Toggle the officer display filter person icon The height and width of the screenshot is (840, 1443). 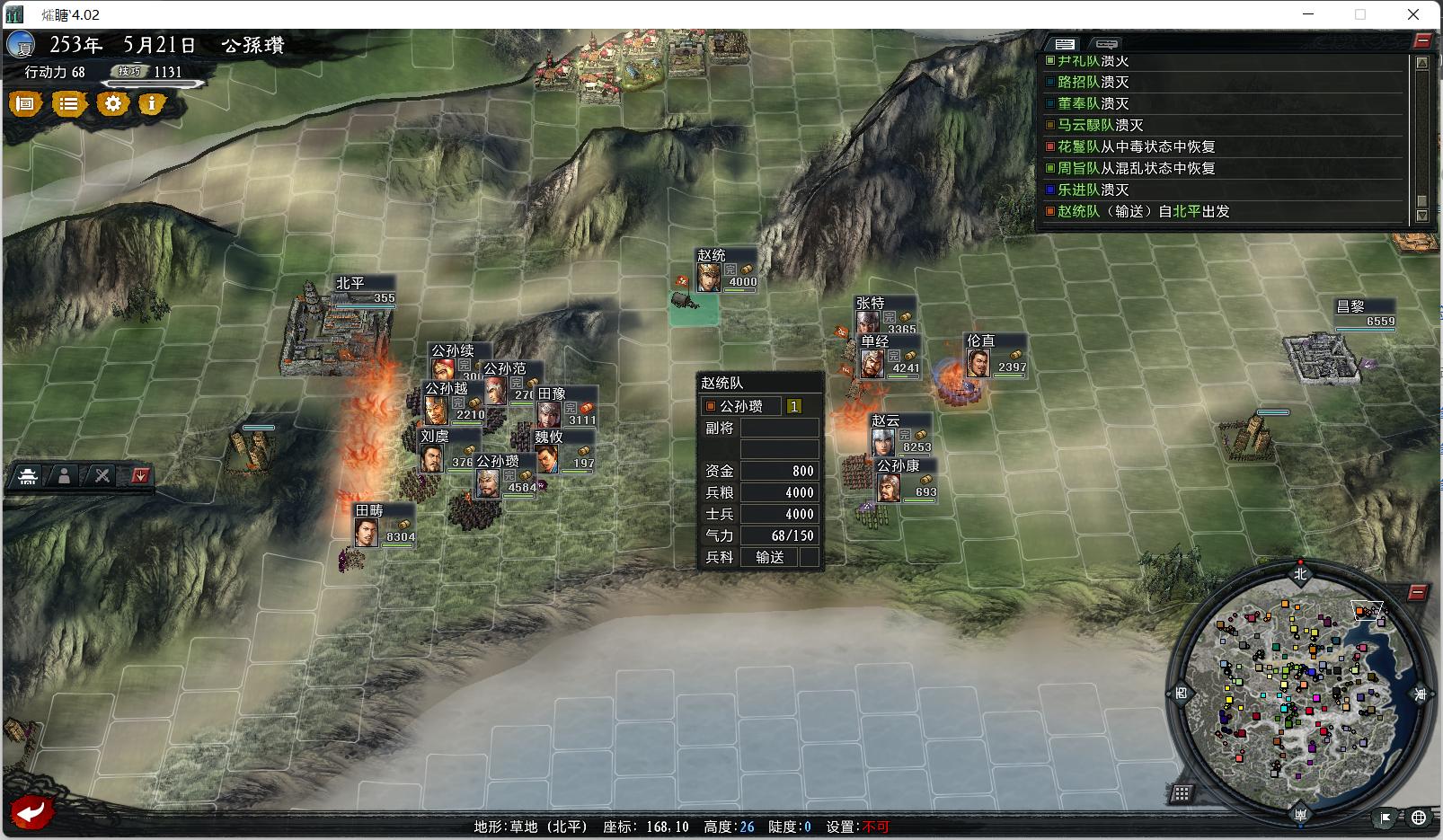(x=66, y=477)
